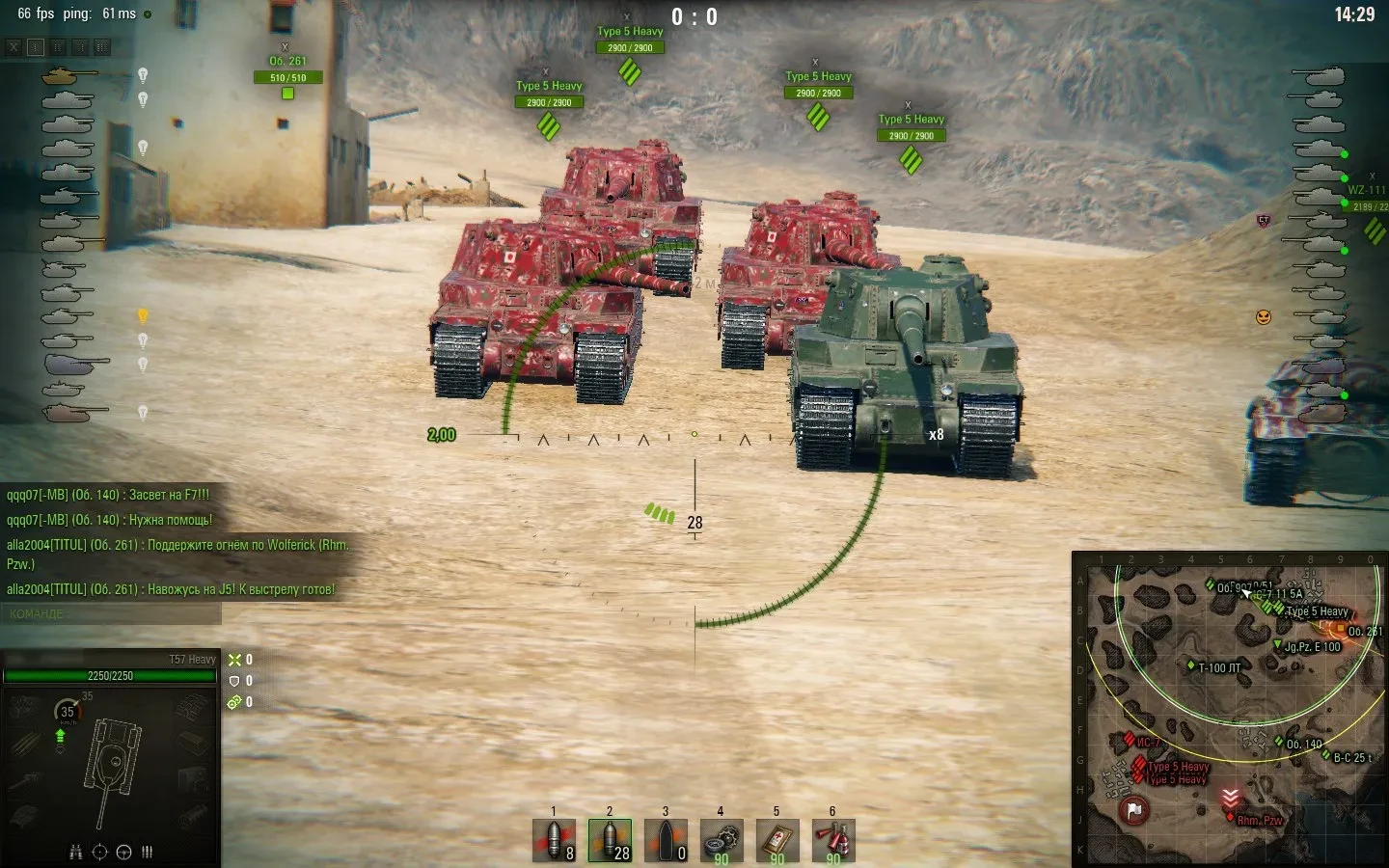Use the First Aid Kit consumable
Image resolution: width=1389 pixels, height=868 pixels.
(777, 839)
